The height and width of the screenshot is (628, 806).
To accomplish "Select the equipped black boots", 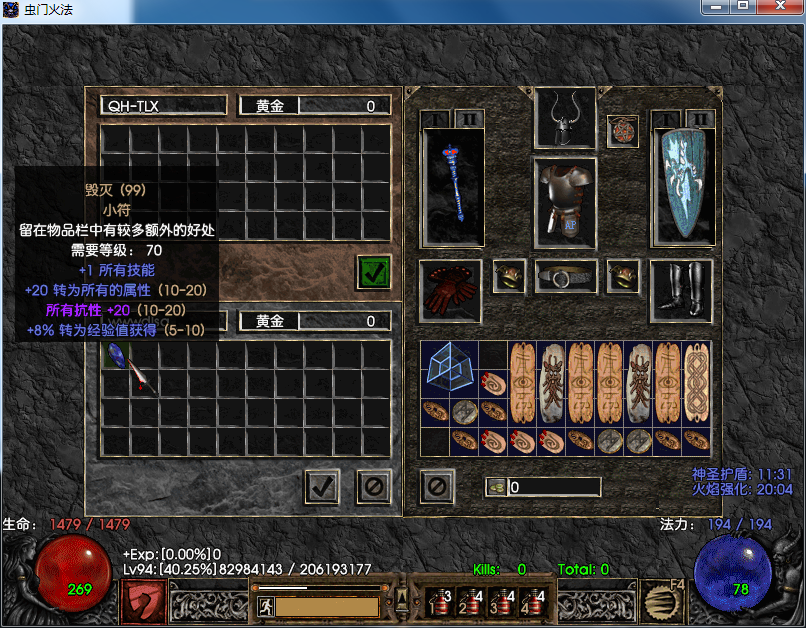I will (x=682, y=290).
